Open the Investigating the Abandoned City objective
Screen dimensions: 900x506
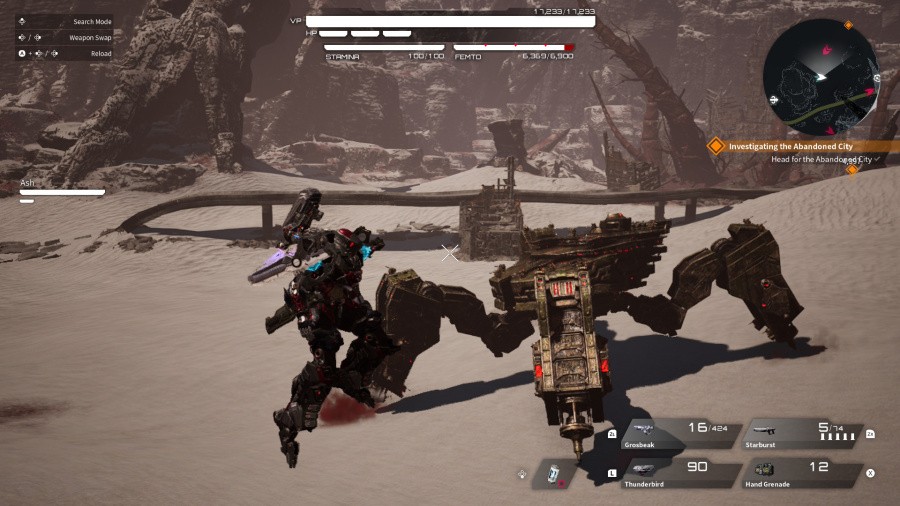(x=790, y=146)
